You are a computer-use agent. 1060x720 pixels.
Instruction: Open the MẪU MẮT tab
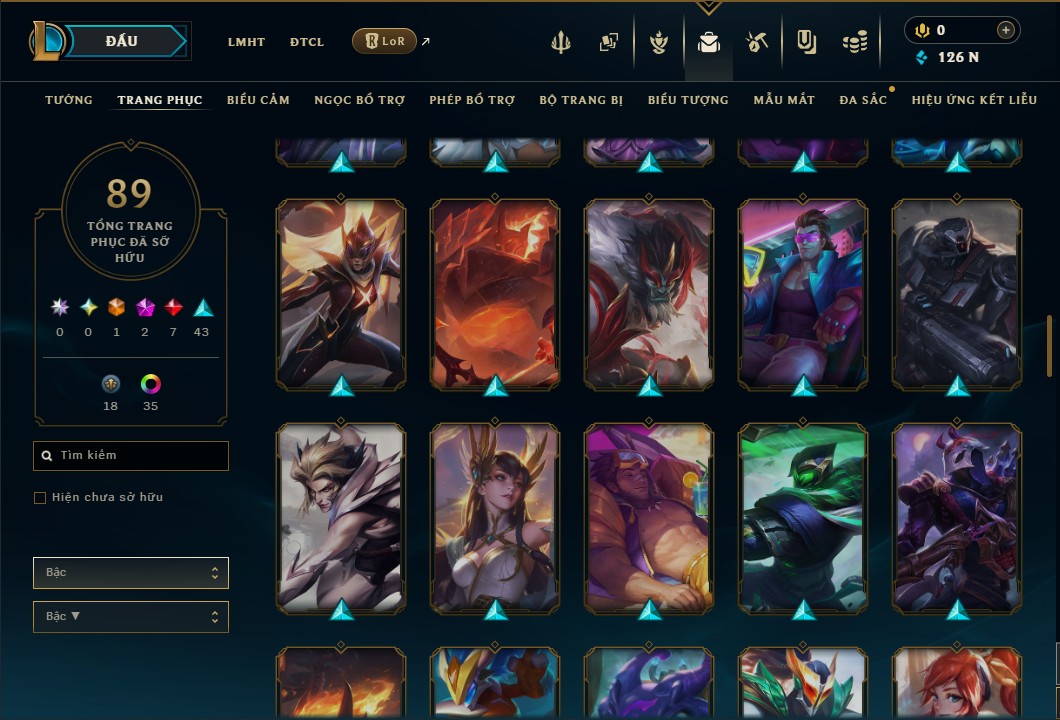[x=784, y=100]
